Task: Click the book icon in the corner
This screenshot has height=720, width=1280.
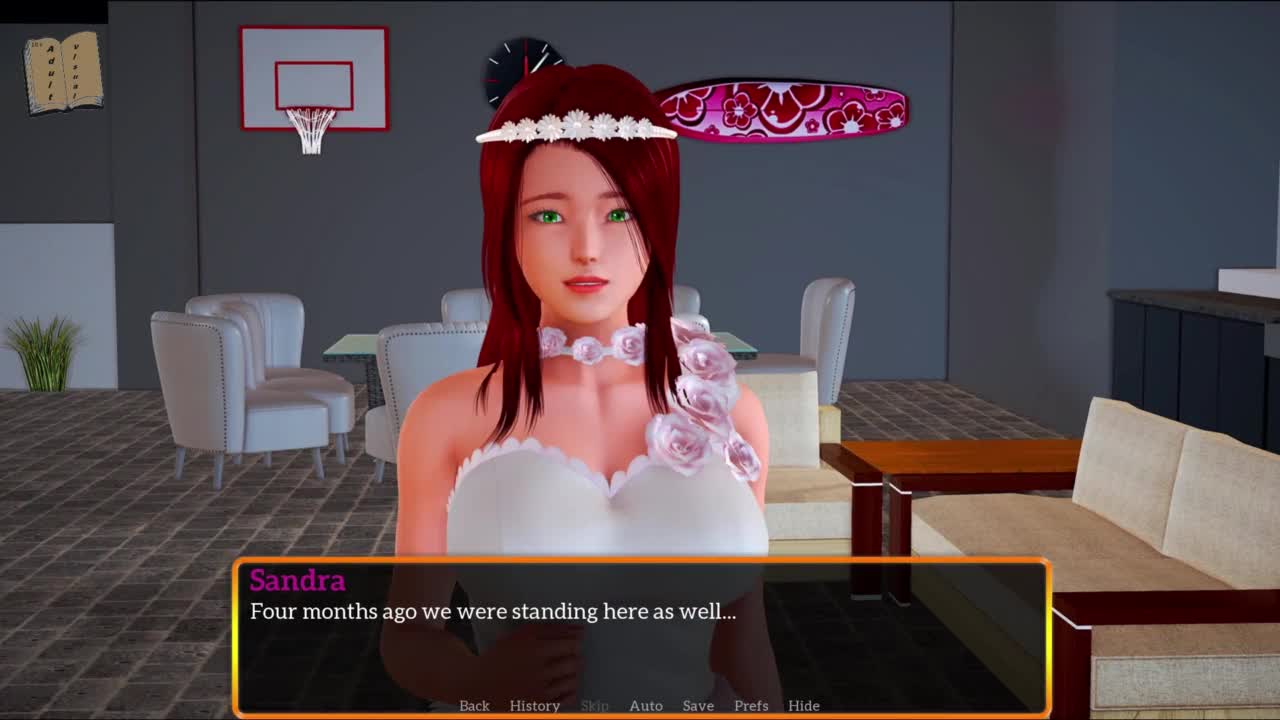Action: [x=63, y=73]
